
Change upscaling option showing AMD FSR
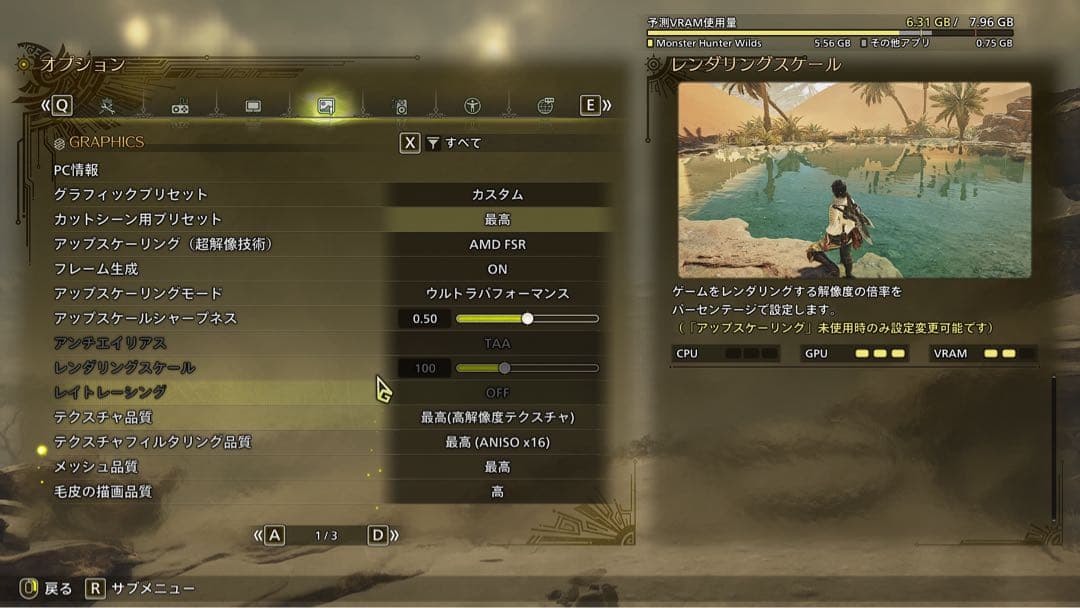tap(497, 244)
